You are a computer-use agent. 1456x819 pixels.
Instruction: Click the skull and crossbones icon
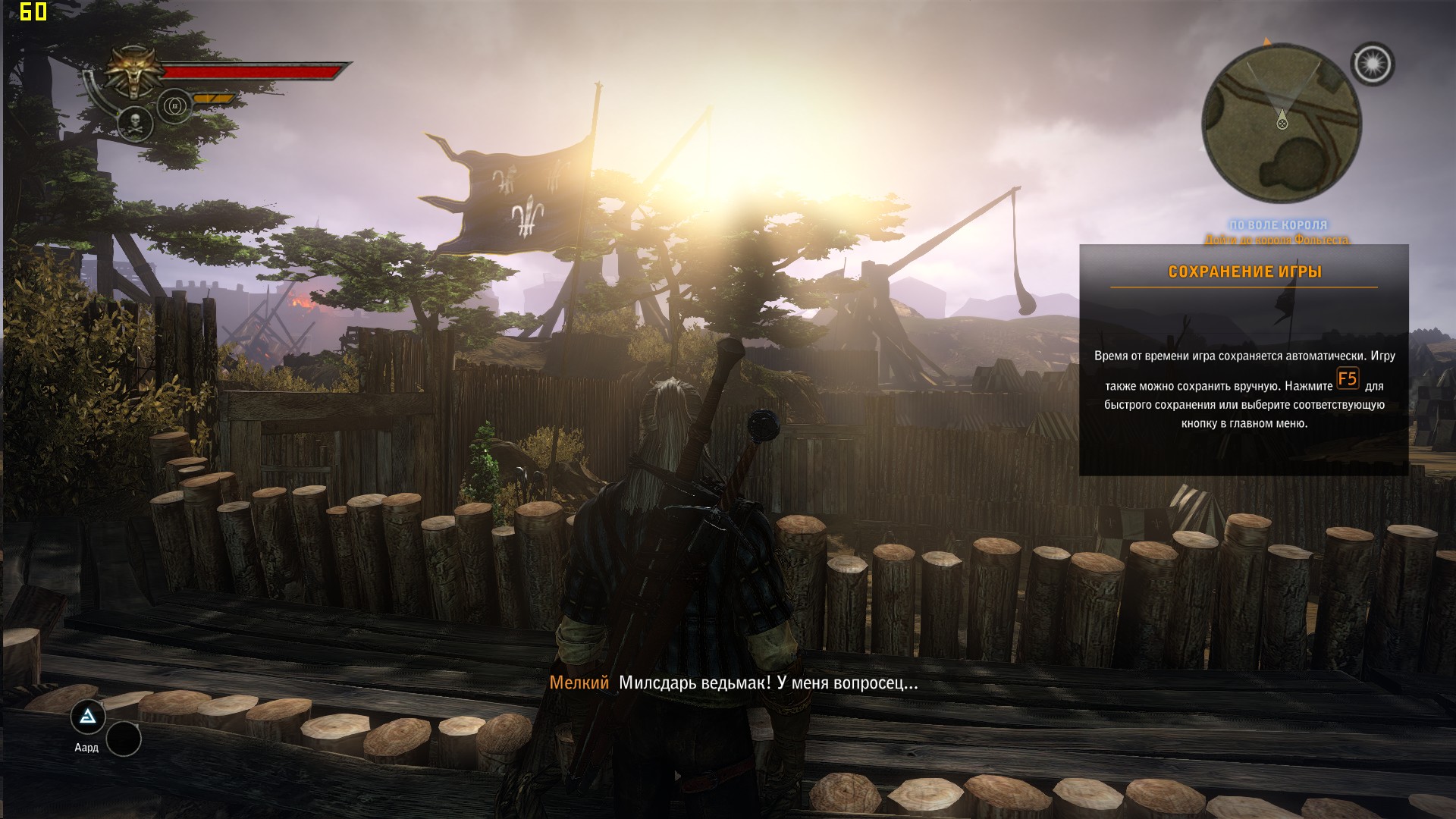point(135,122)
